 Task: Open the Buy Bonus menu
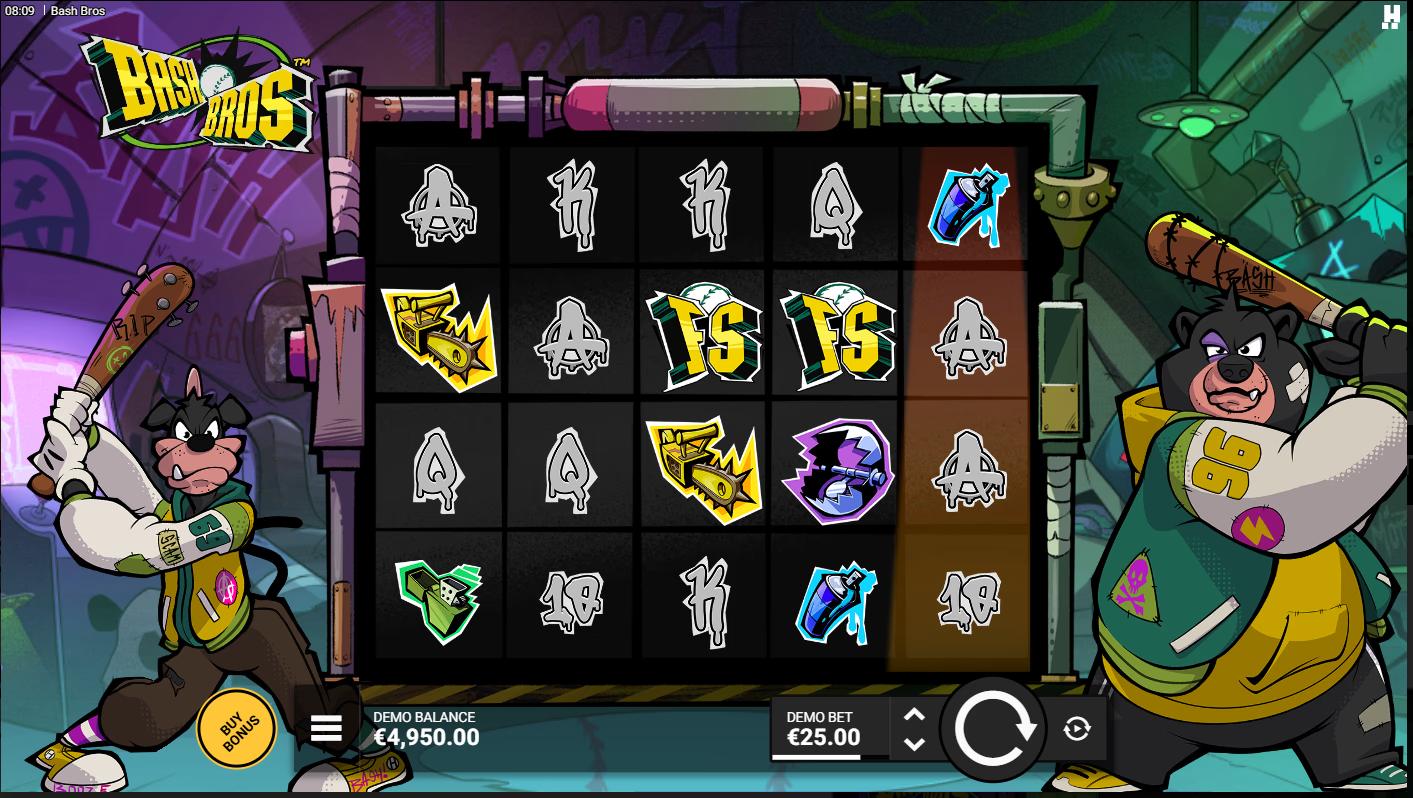click(236, 728)
